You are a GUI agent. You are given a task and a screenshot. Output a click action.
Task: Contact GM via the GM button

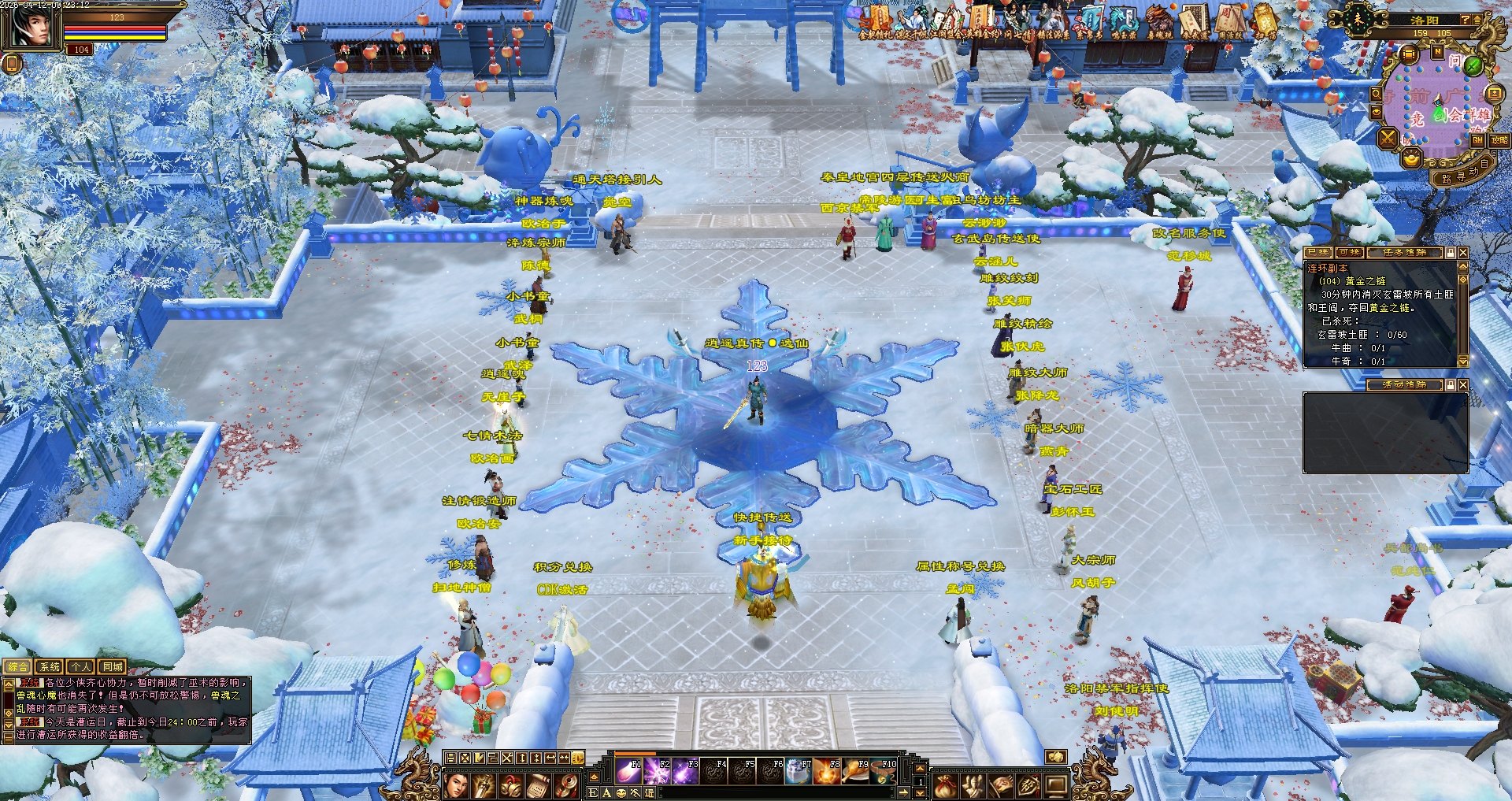tap(1477, 140)
